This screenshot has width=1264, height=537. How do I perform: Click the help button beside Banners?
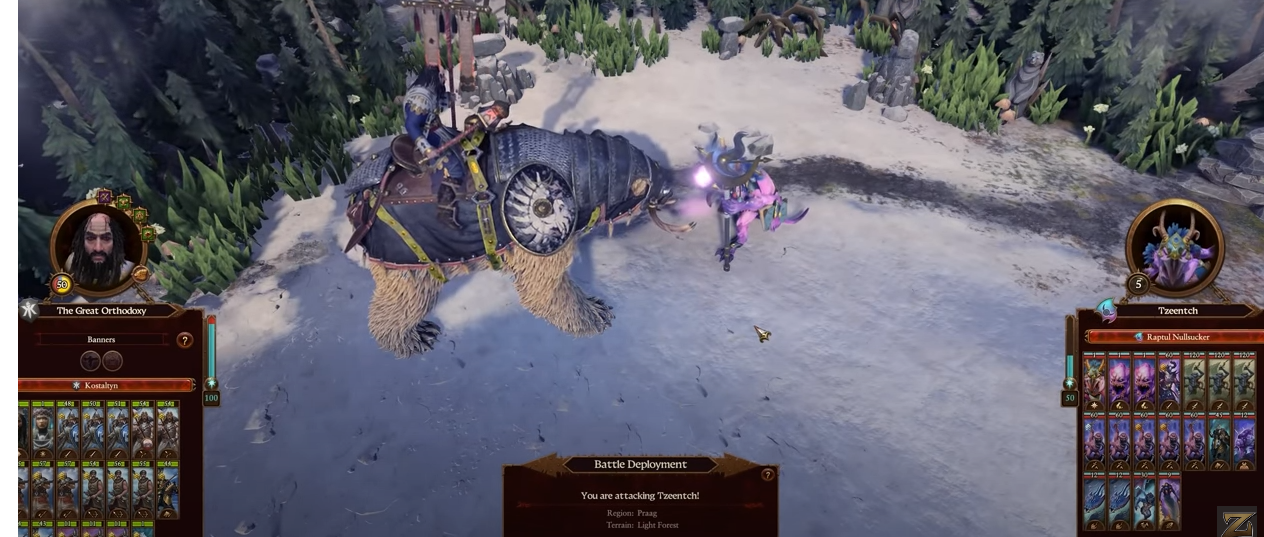click(x=184, y=340)
